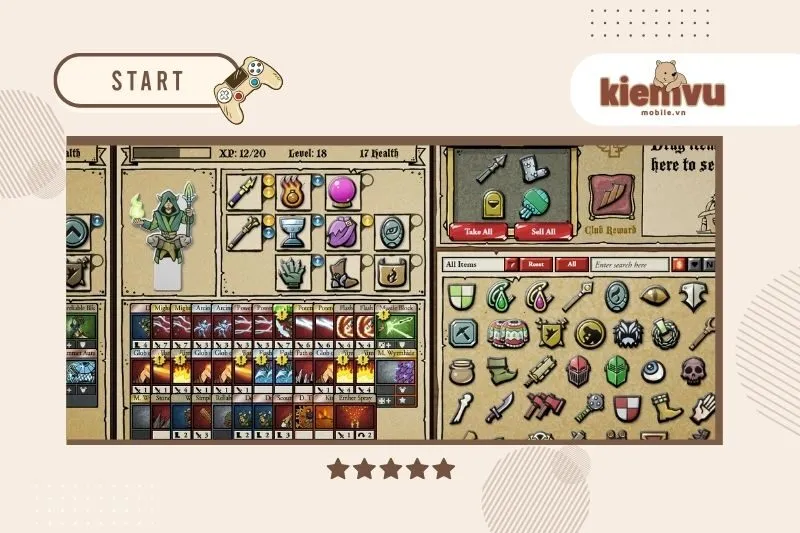The height and width of the screenshot is (533, 800).
Task: Click the START banner button
Action: [147, 80]
